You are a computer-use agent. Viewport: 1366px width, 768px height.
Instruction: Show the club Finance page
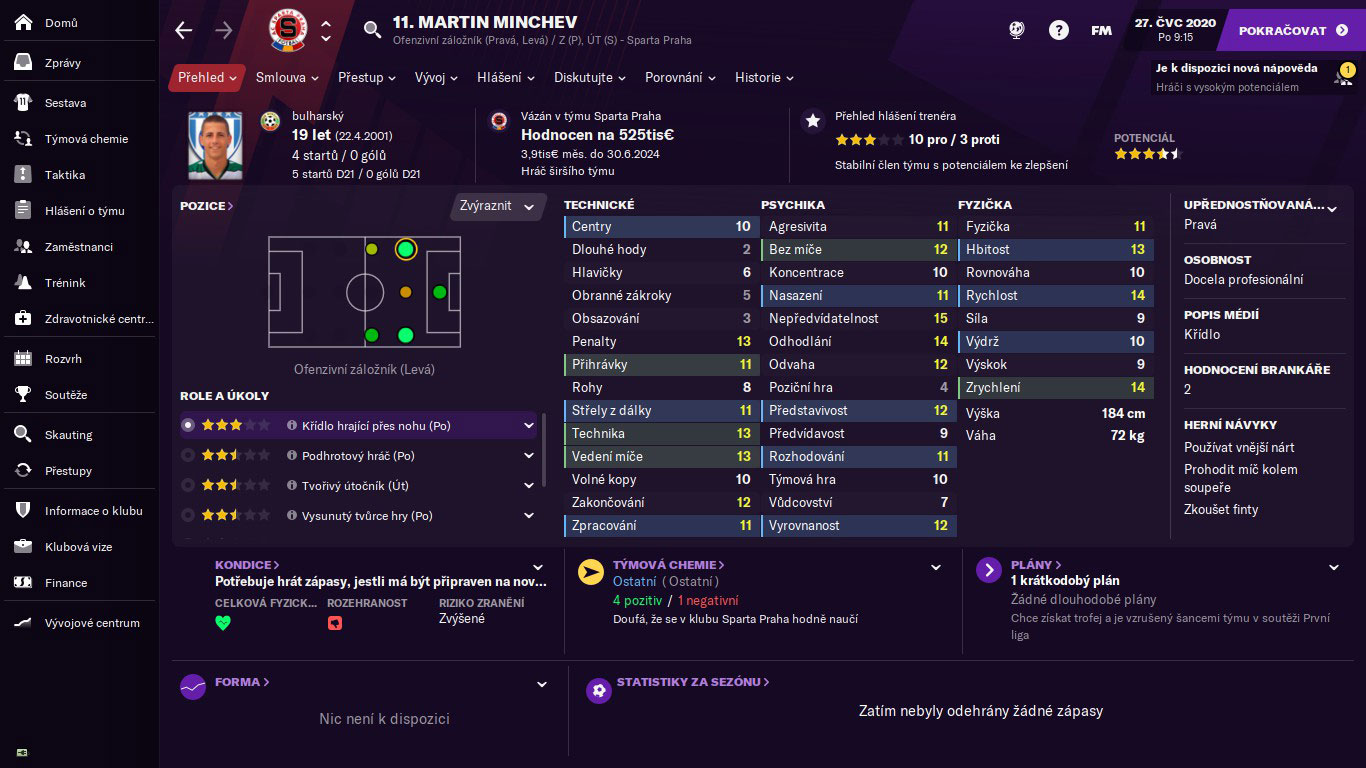(x=66, y=583)
